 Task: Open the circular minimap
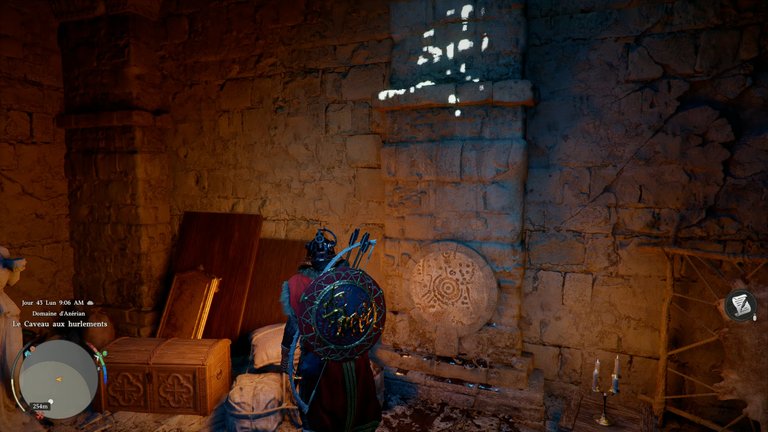[x=59, y=379]
